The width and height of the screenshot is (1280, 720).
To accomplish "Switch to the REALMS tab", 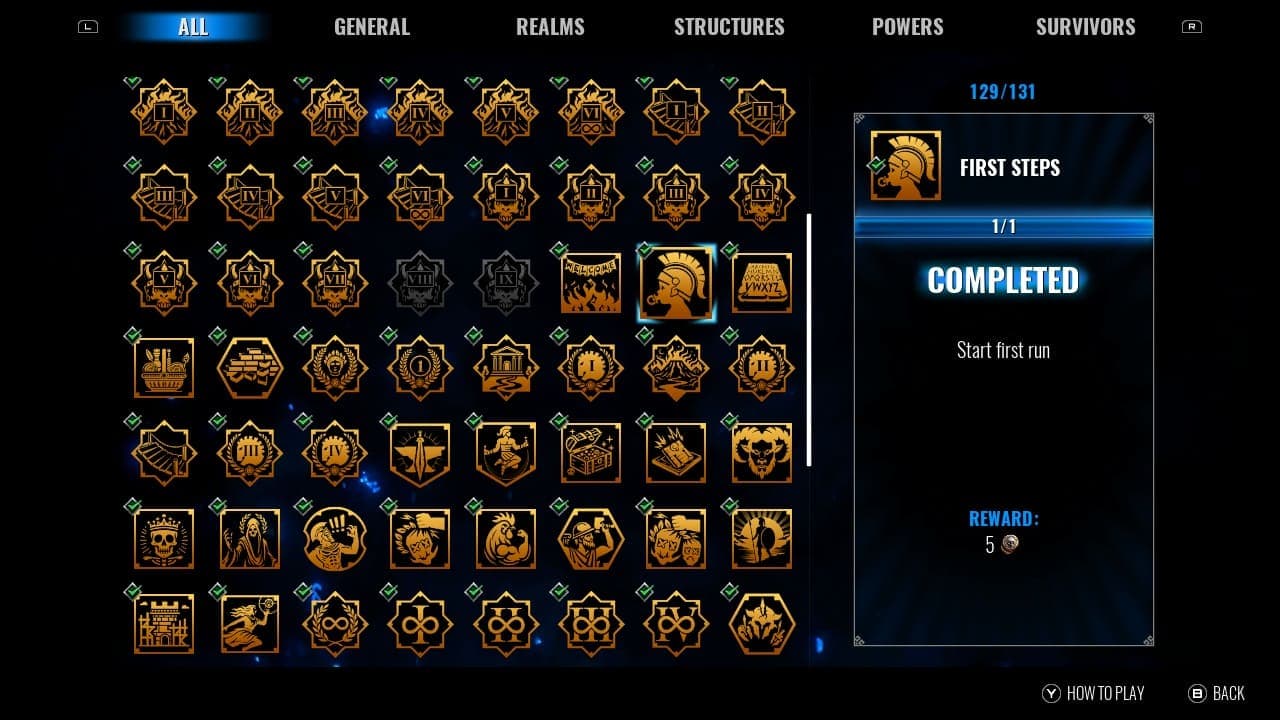I will [x=551, y=27].
